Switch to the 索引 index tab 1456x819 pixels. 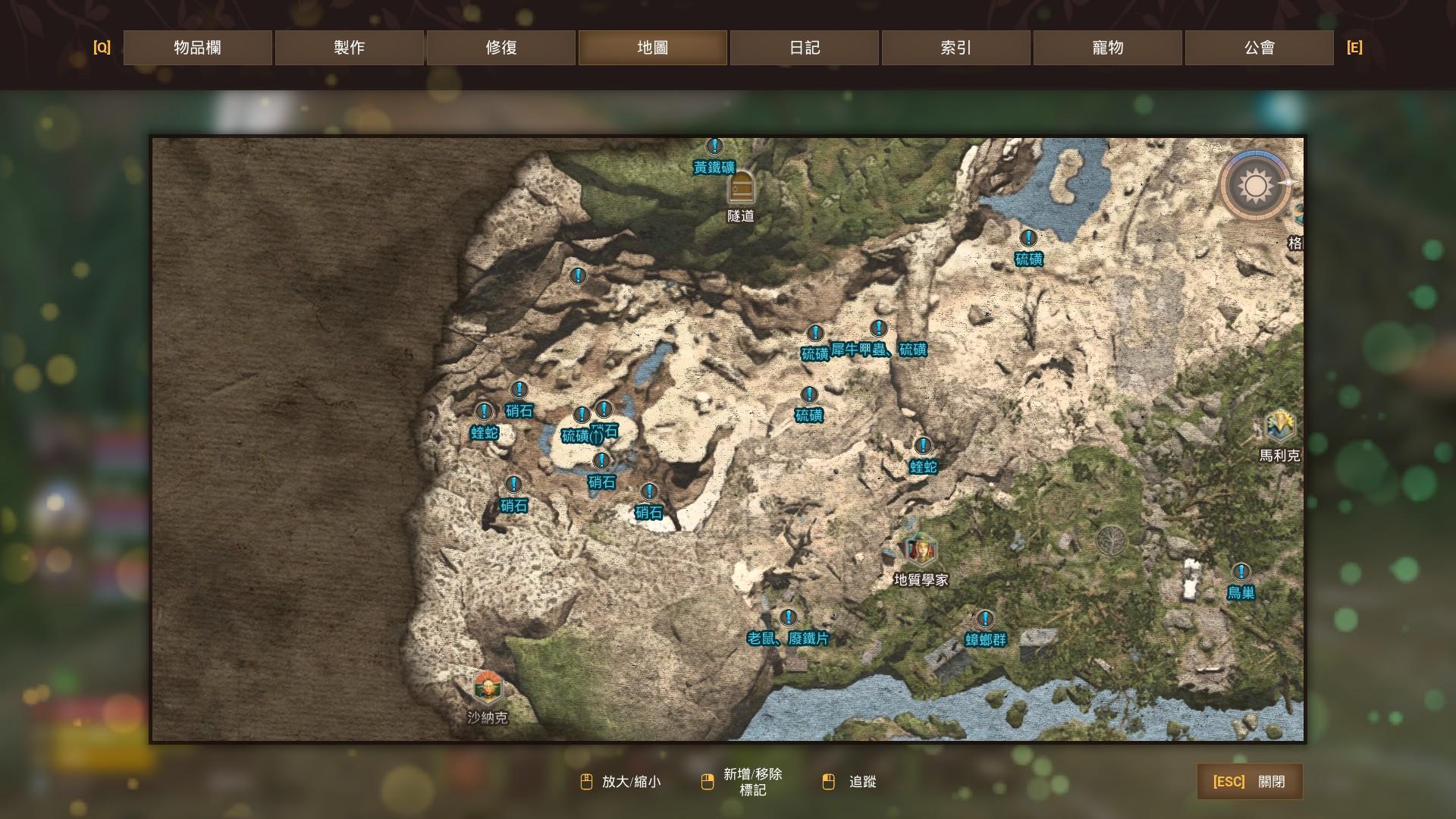coord(955,48)
